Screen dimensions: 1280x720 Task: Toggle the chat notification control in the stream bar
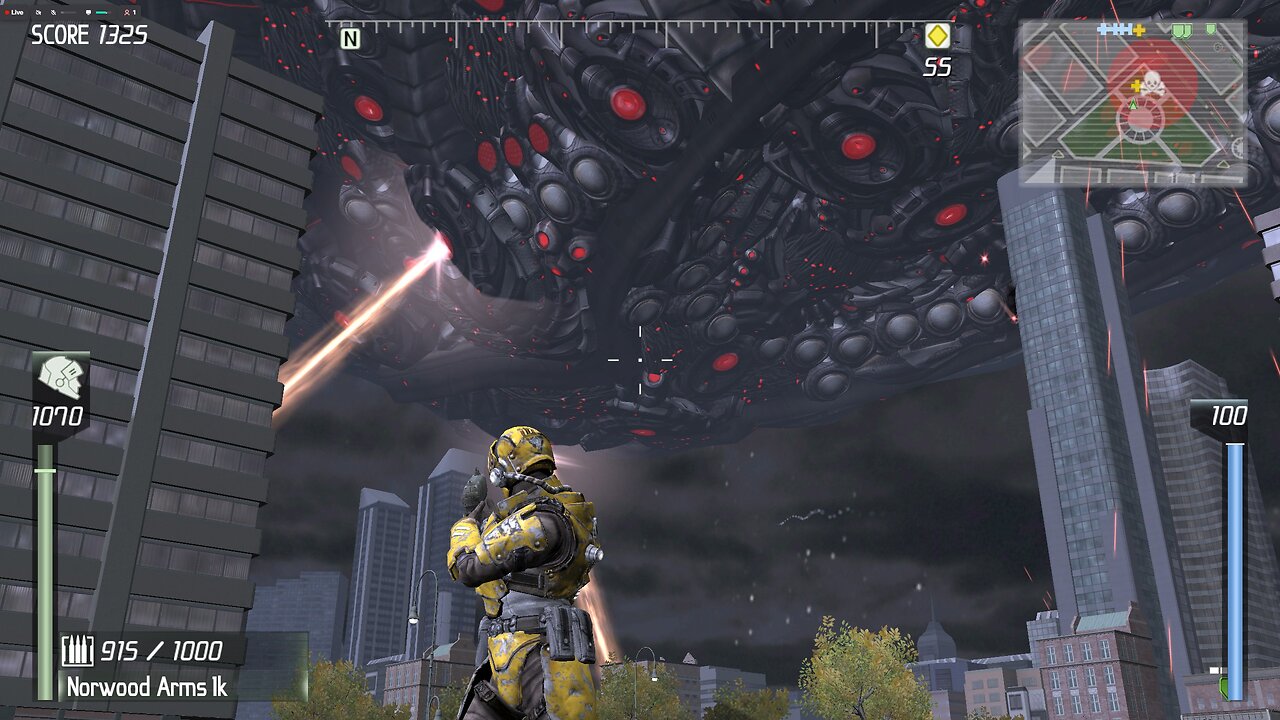88,12
